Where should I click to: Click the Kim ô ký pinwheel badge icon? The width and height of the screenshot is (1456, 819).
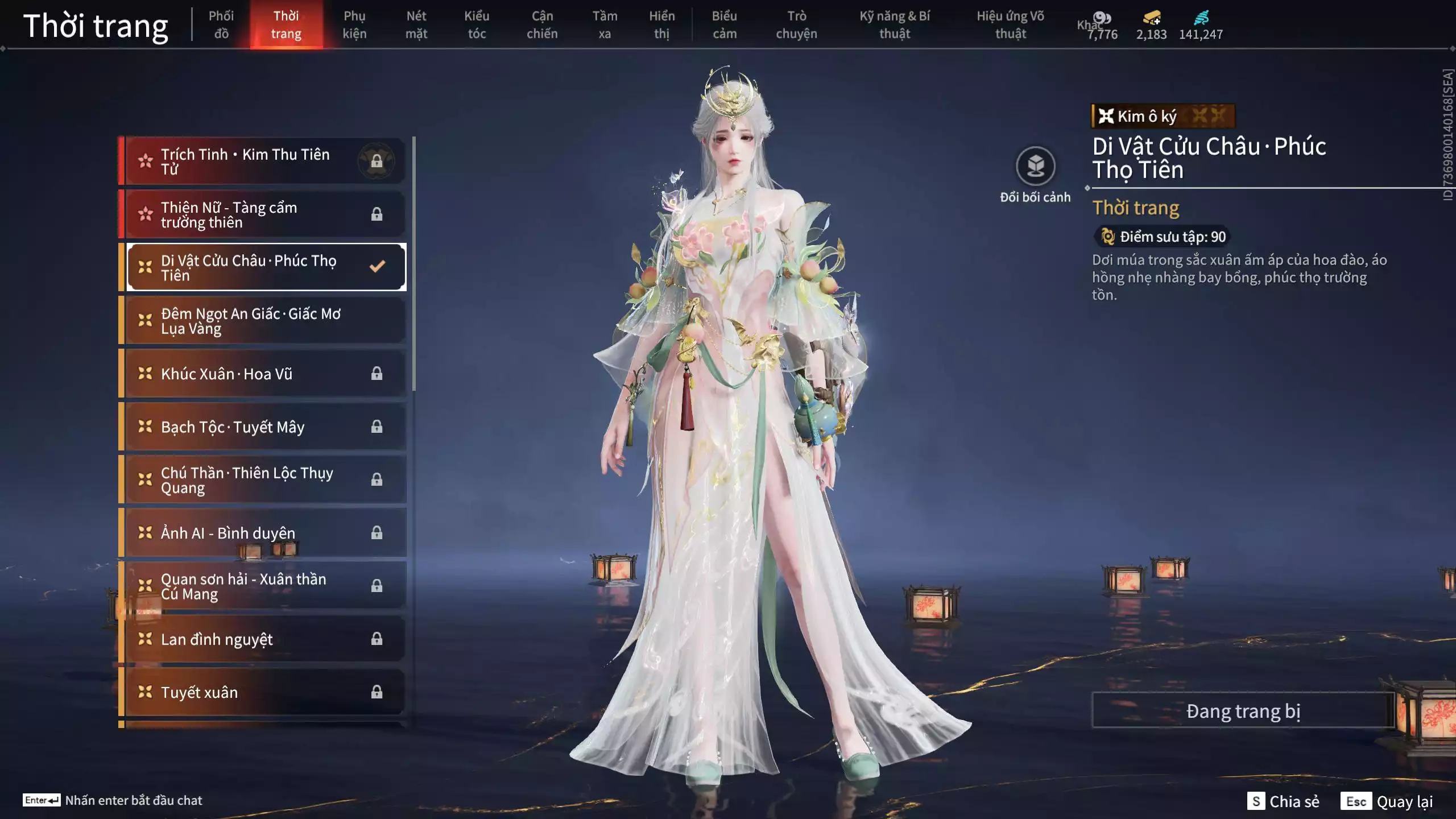pos(1106,117)
